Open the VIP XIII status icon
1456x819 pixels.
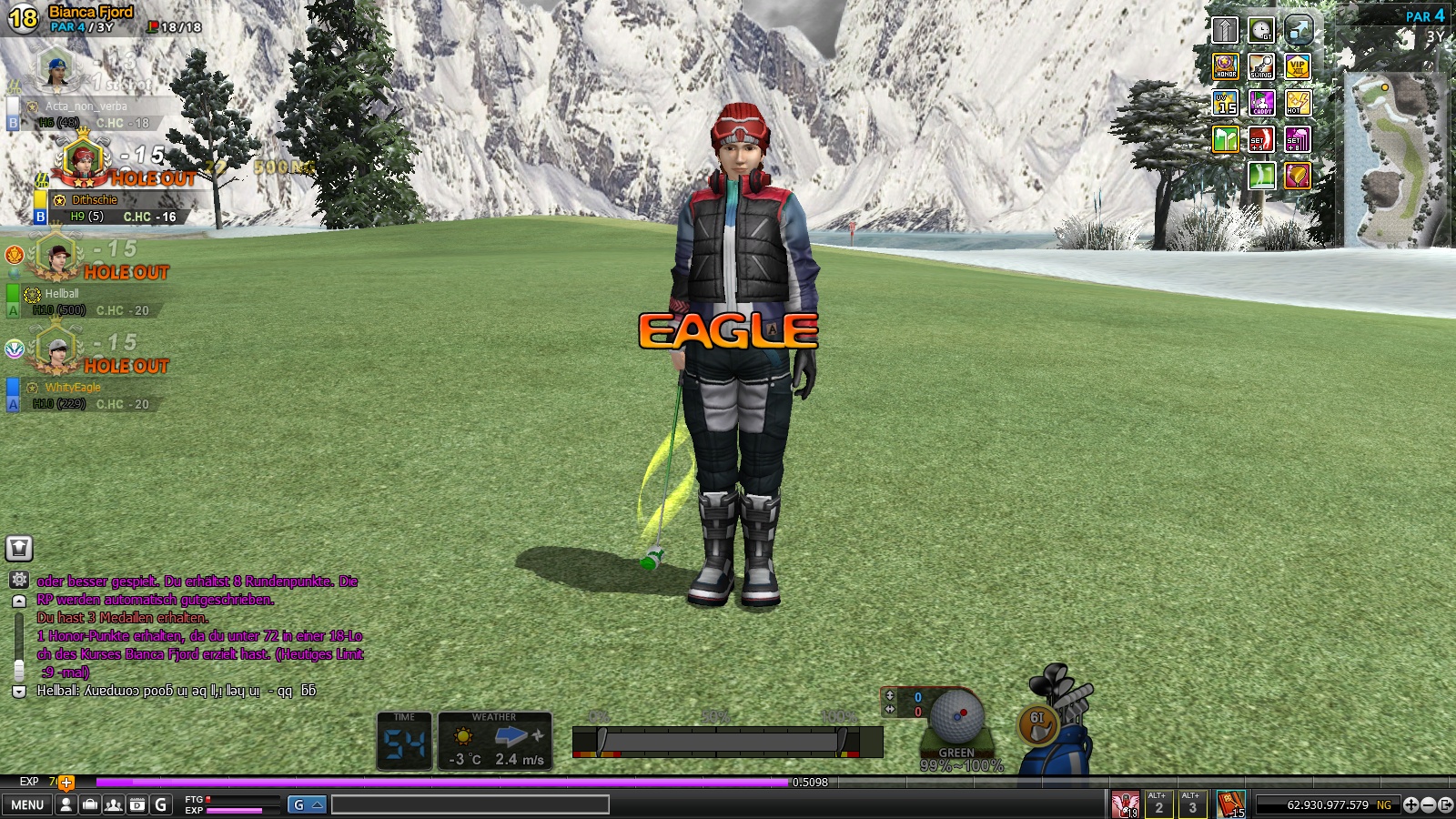tap(1298, 66)
